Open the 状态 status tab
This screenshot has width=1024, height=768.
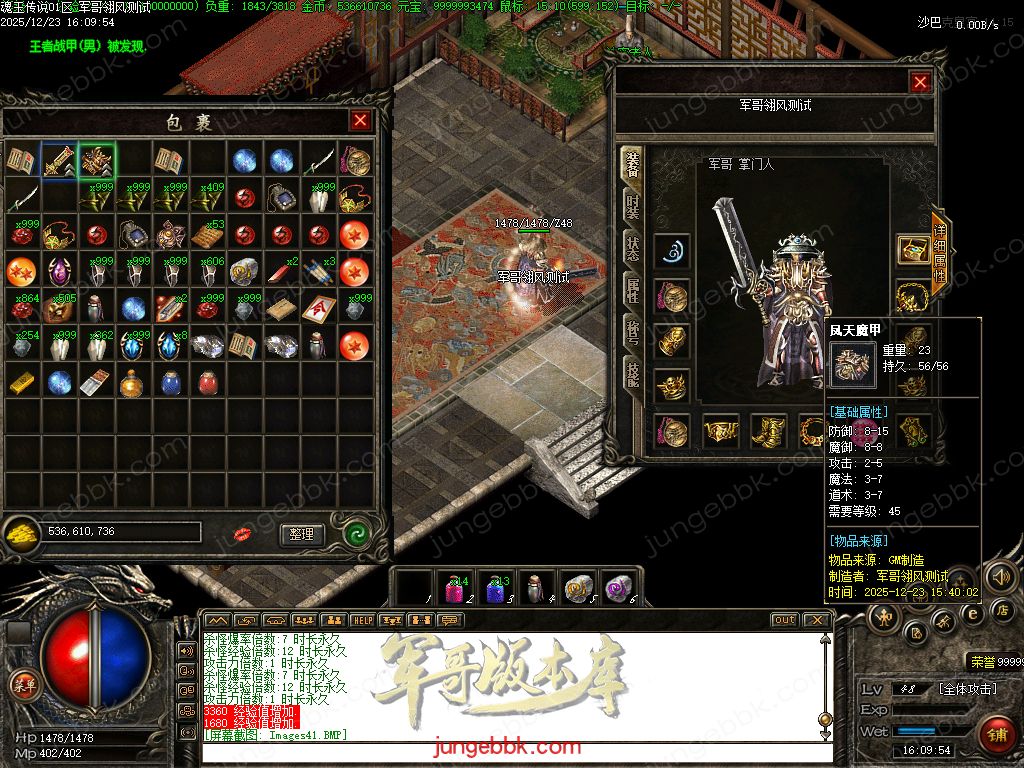click(632, 250)
